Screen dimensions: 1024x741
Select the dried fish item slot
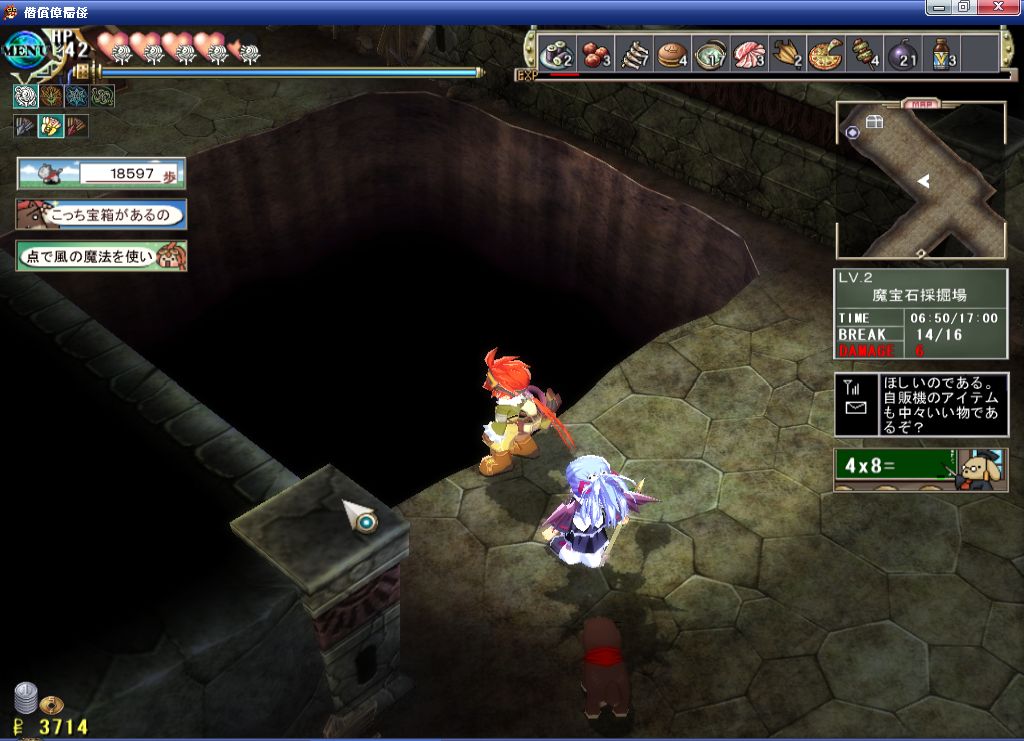coord(634,53)
